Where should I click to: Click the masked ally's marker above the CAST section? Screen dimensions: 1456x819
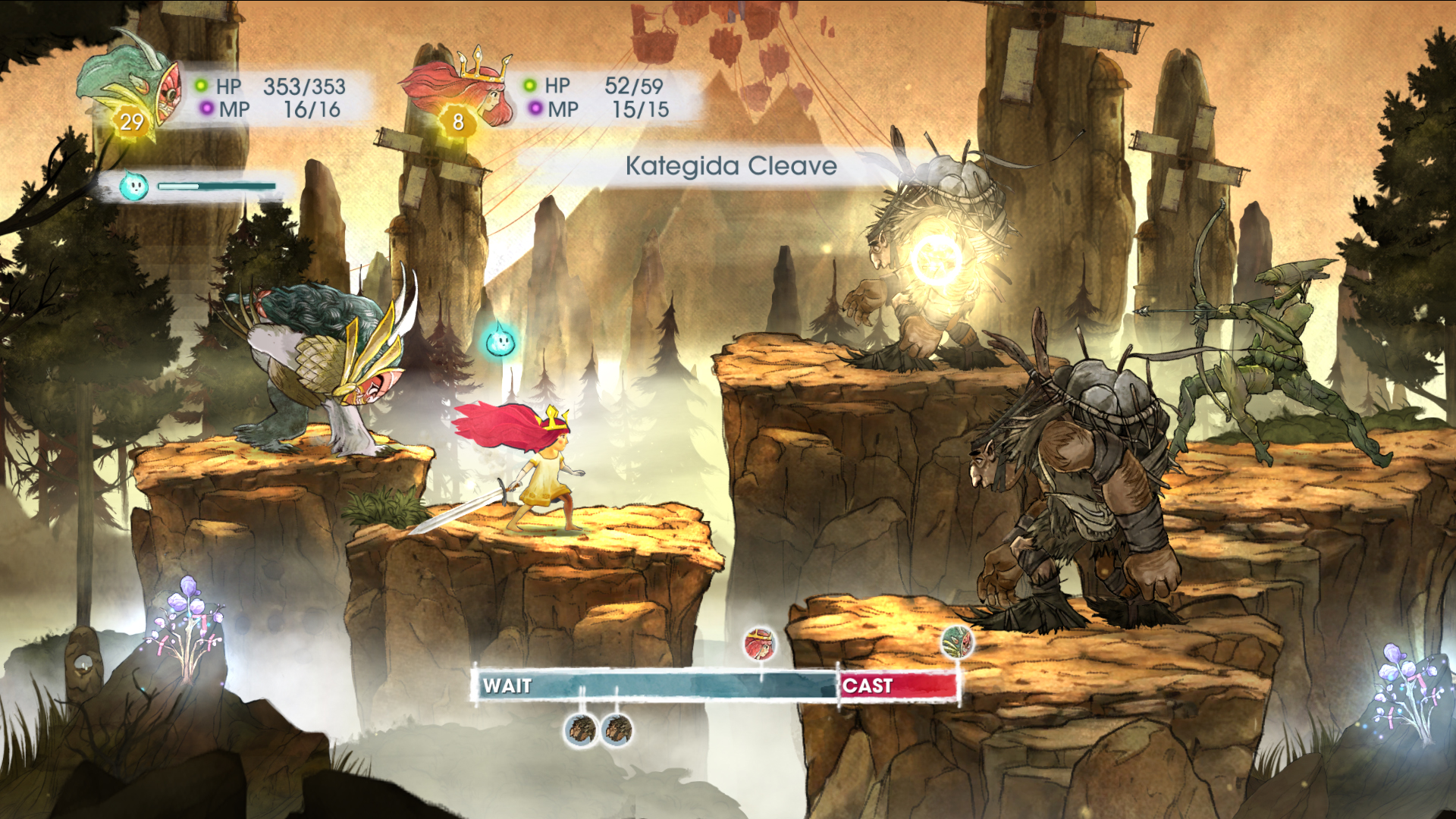pos(957,643)
